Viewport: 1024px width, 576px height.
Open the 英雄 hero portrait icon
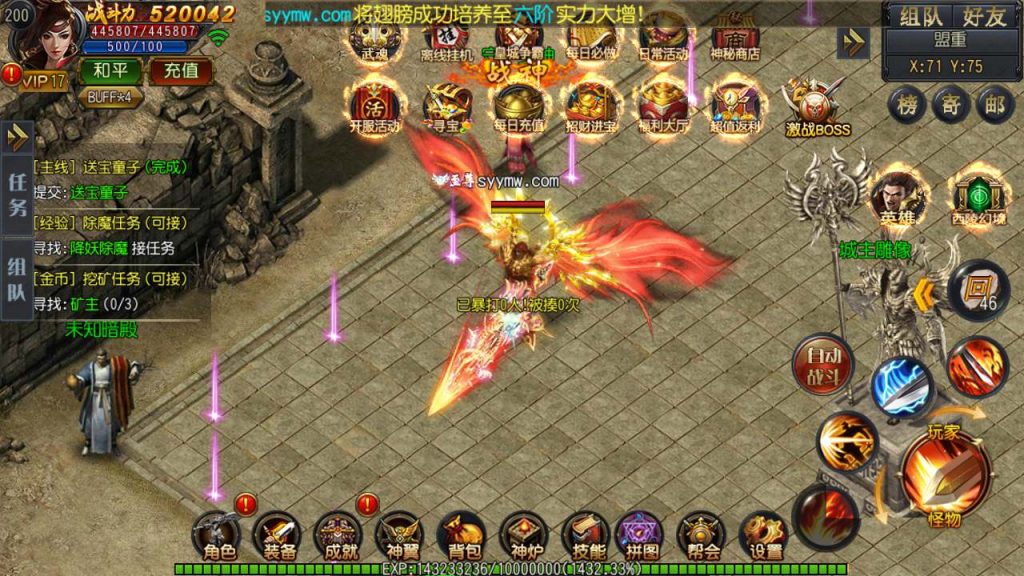[x=896, y=198]
